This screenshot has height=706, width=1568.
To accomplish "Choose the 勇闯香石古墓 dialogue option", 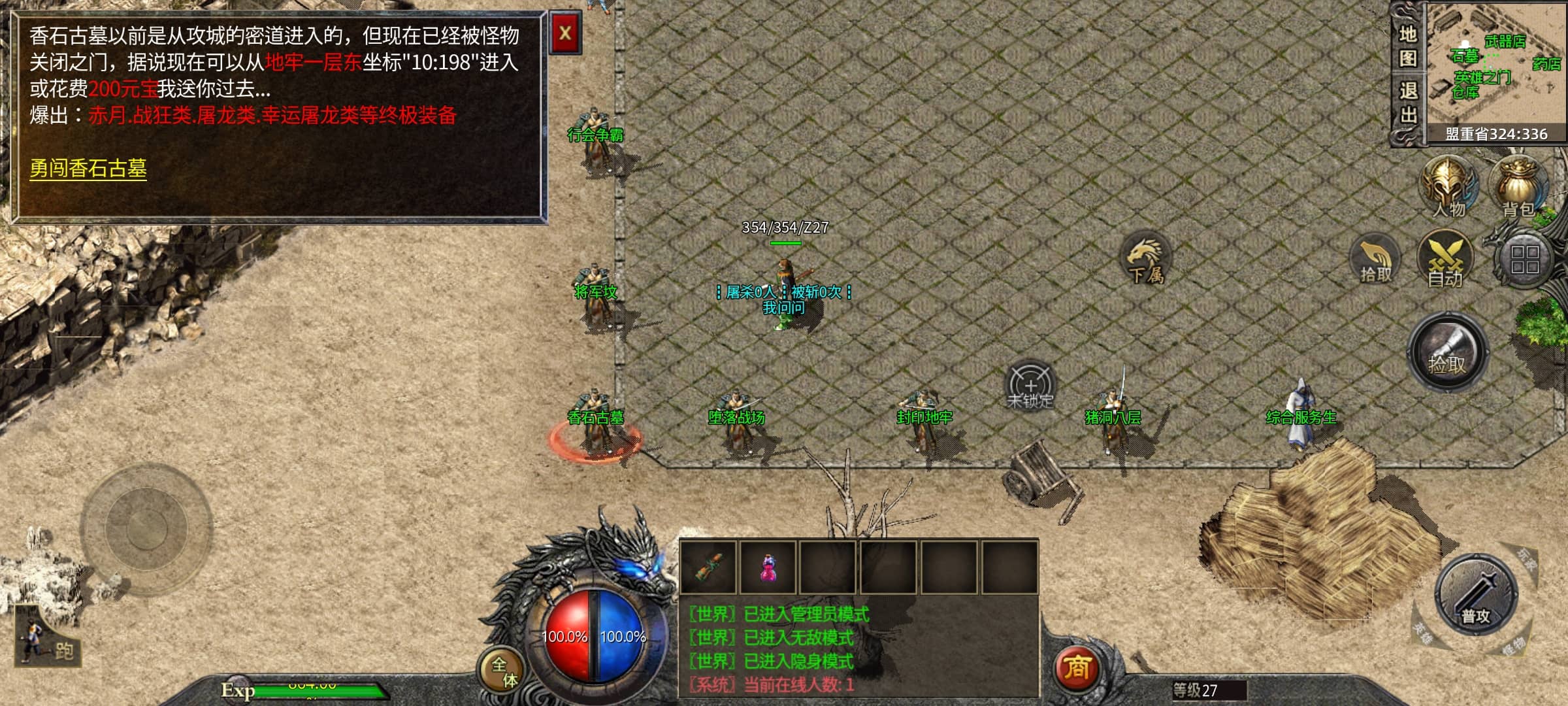I will (x=88, y=169).
